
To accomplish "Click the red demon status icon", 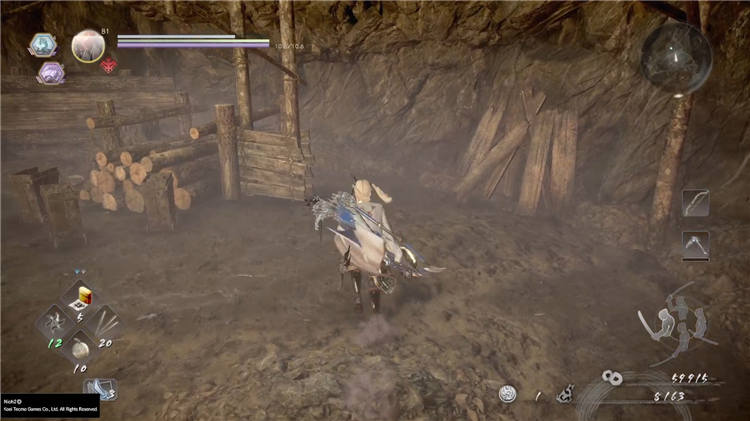I will [x=109, y=65].
